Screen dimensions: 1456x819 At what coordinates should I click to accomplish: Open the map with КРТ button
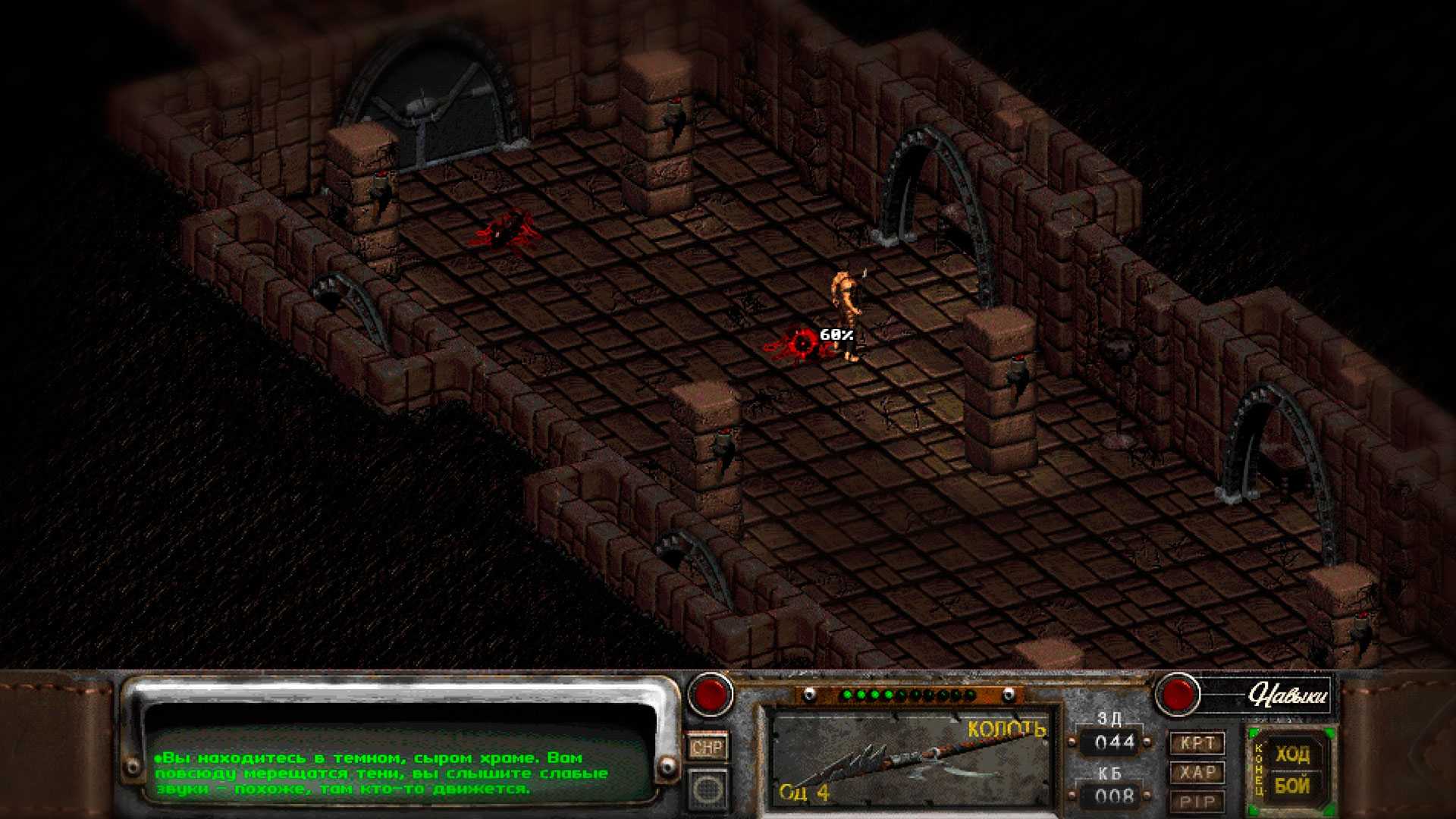[1197, 743]
